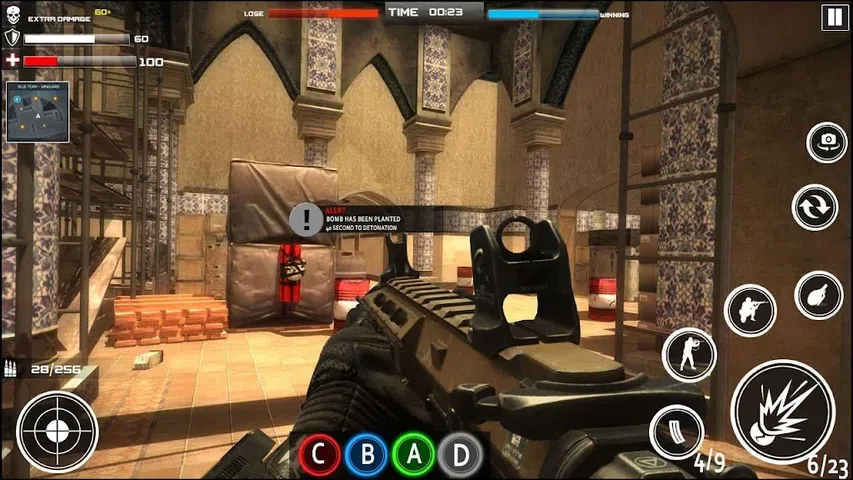Select the blue B button

(367, 455)
